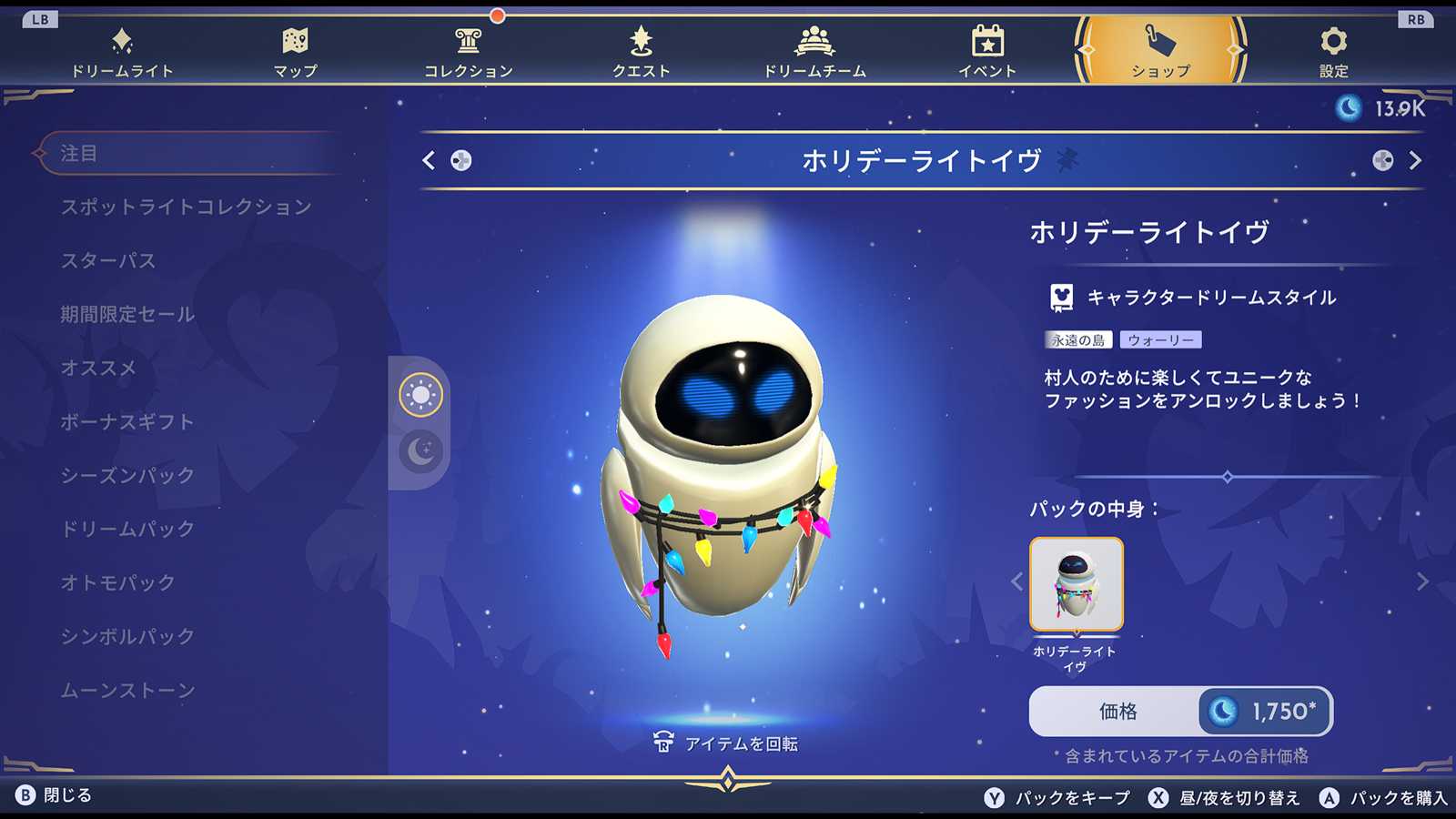Open スポットライトコレクション category

(x=187, y=207)
